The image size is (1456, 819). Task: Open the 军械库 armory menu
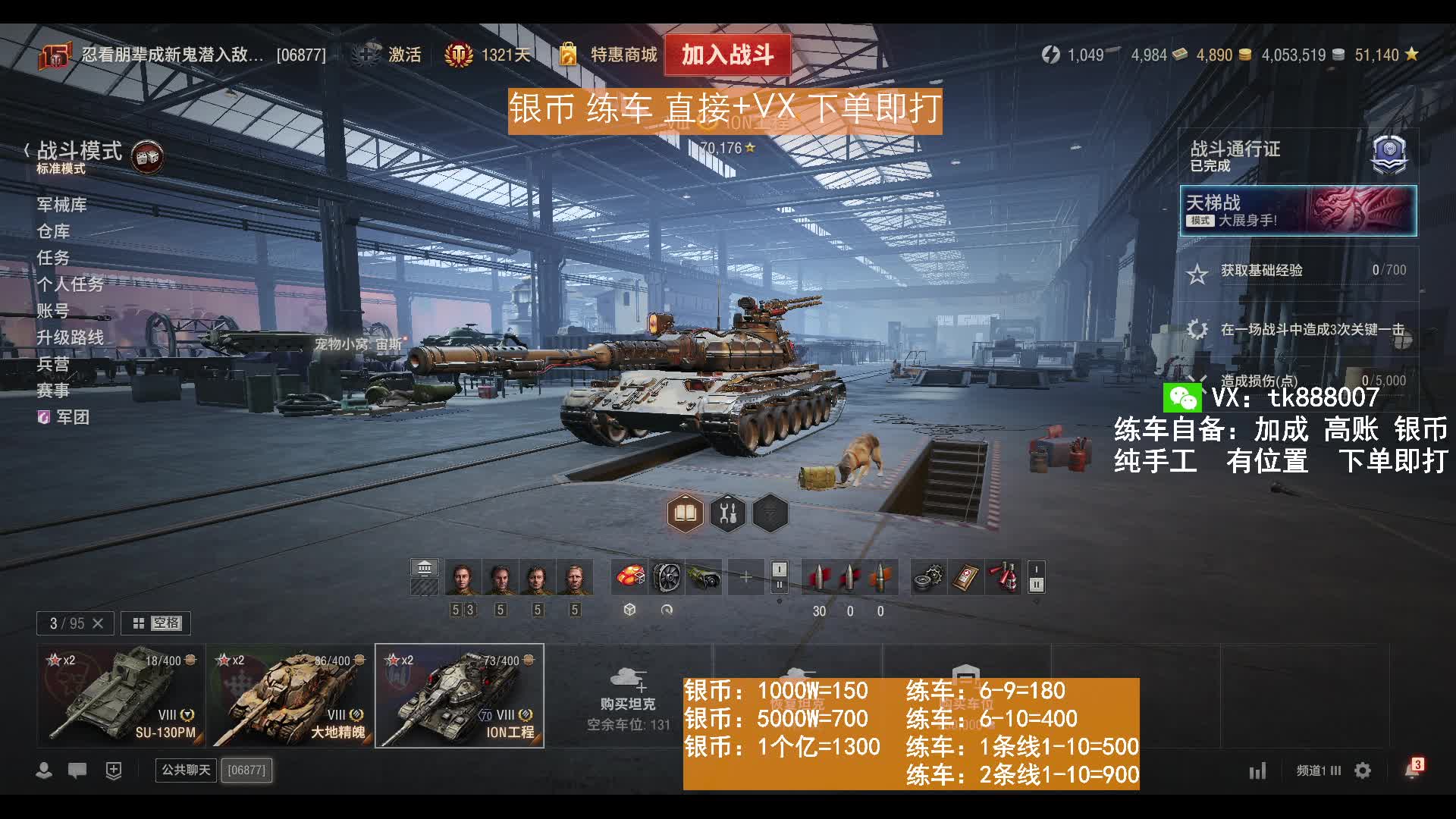[61, 205]
